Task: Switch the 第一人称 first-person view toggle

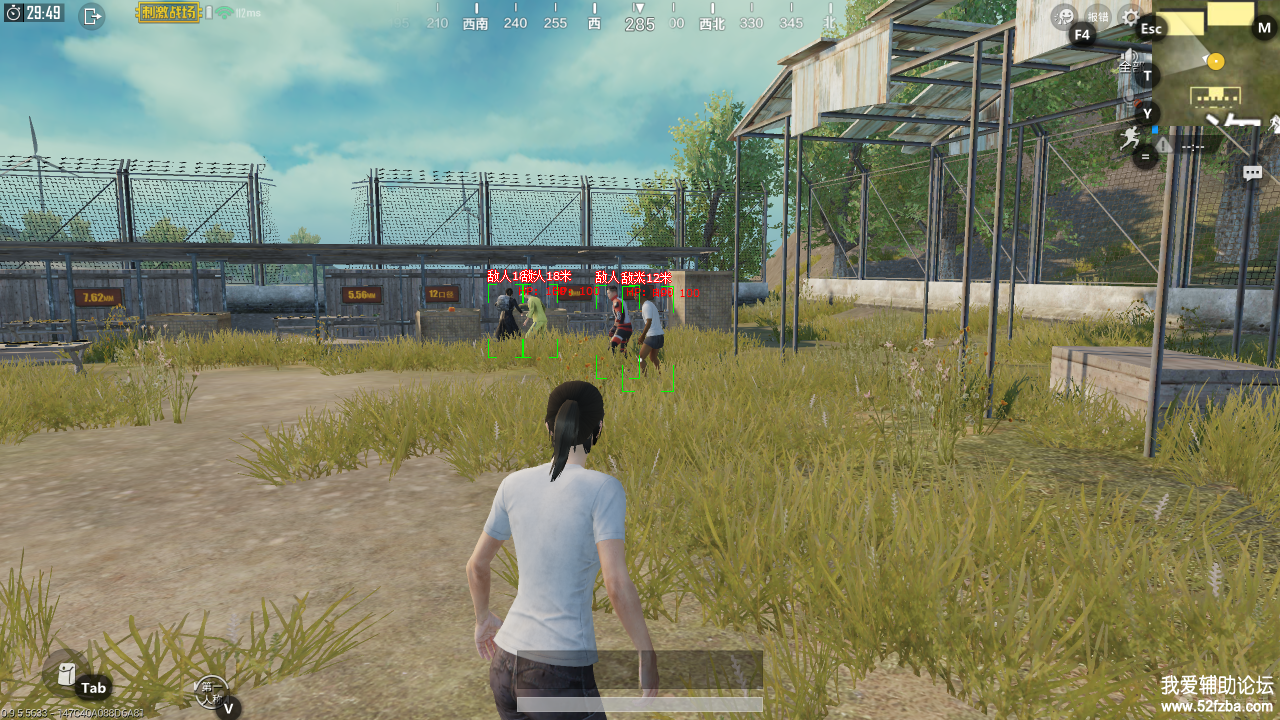Action: (x=210, y=689)
